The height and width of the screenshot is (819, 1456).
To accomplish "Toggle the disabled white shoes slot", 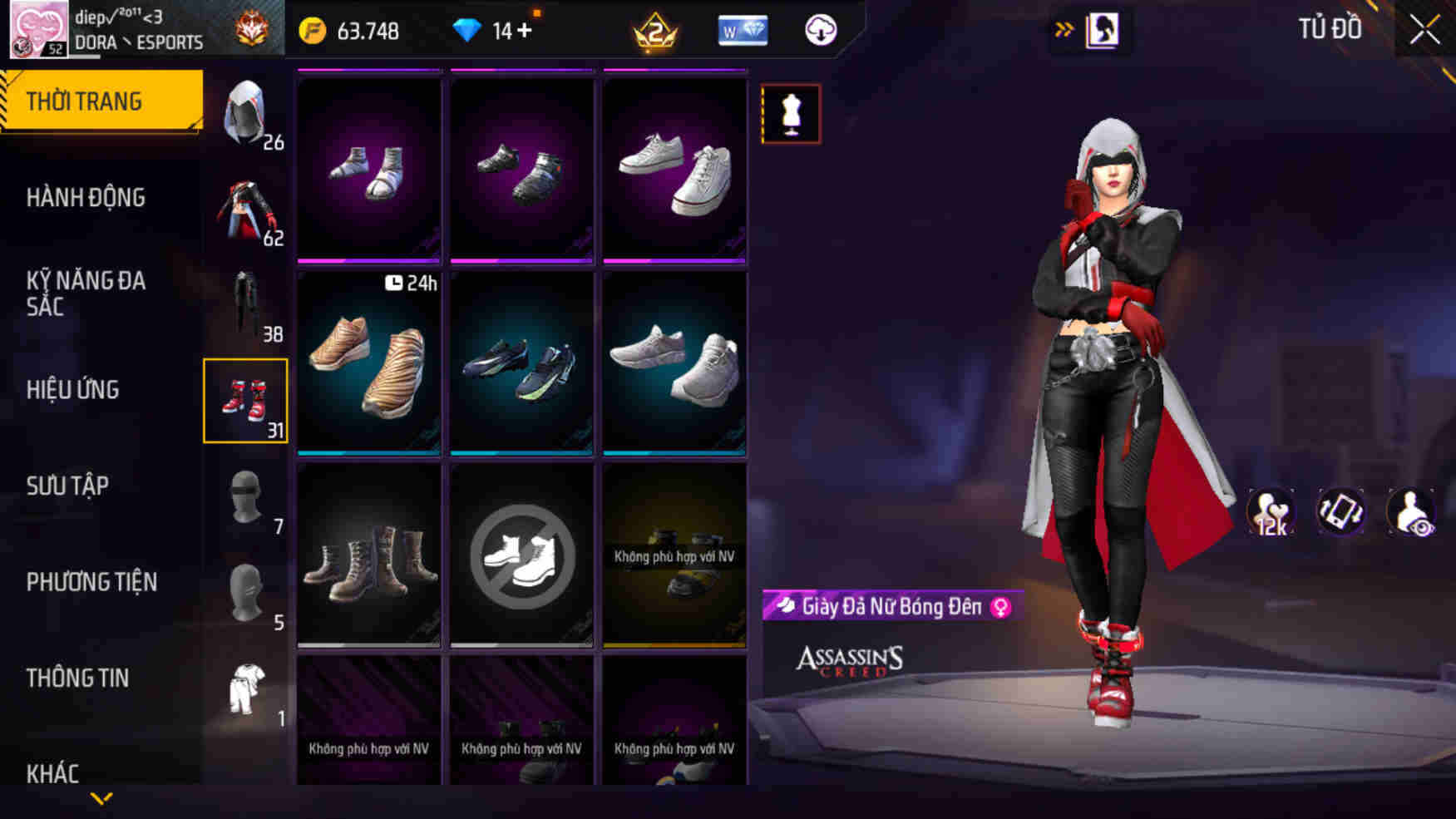I will point(521,555).
